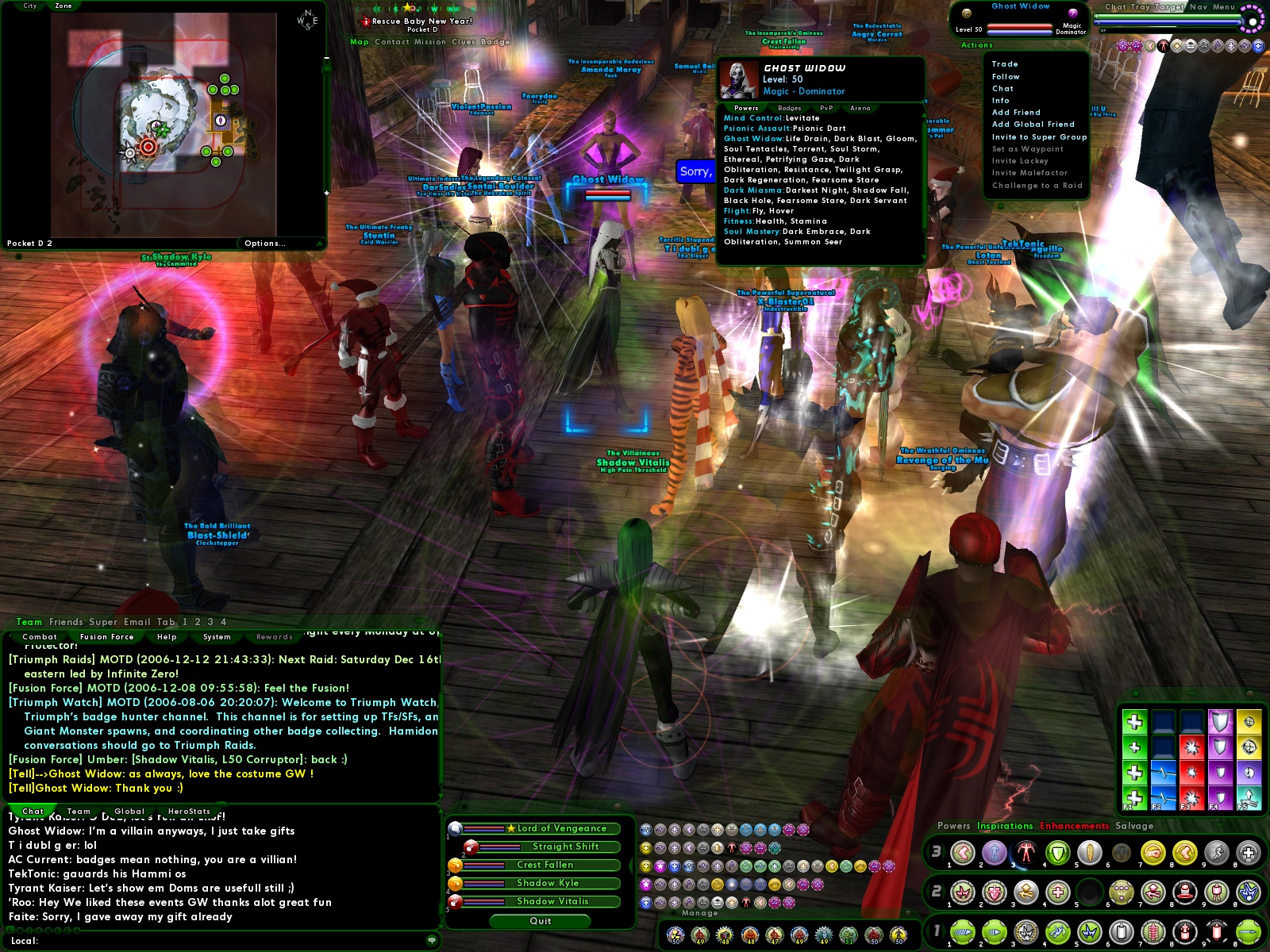Click the Quit button in the team window
The height and width of the screenshot is (952, 1270).
[539, 921]
